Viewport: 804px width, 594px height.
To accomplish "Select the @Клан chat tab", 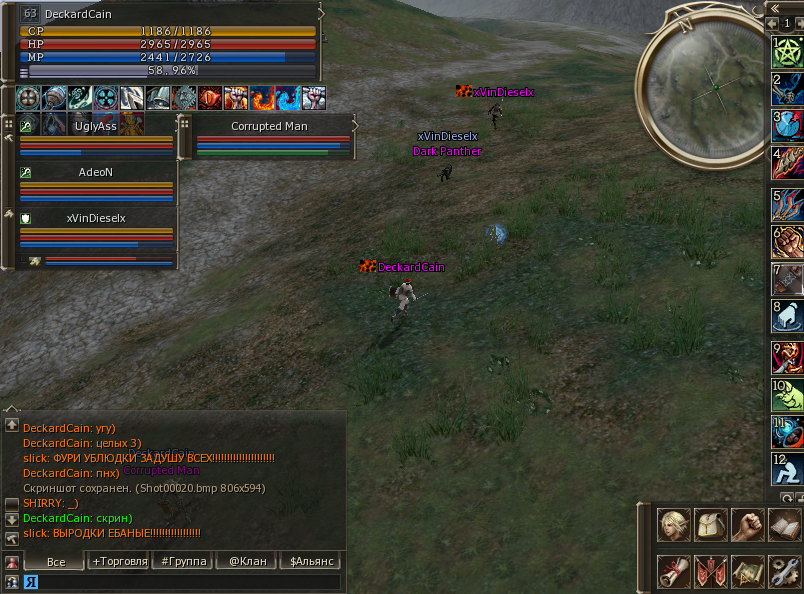I will 247,561.
